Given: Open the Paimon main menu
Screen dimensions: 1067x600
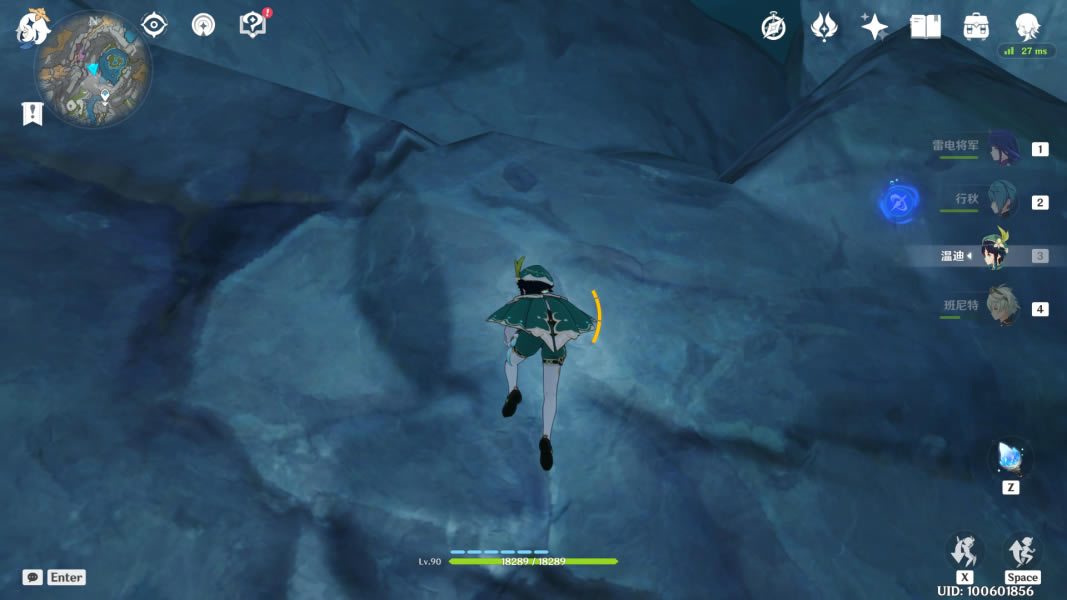Looking at the screenshot, I should 33,27.
